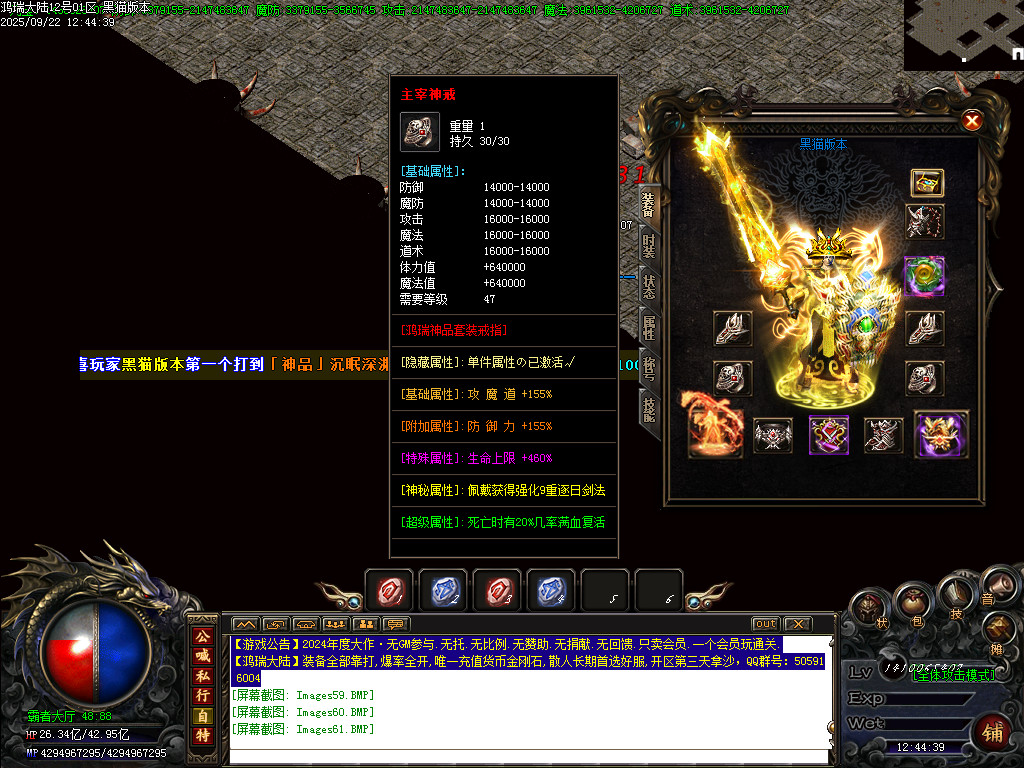
Task: Open the 装备 (equipment) tab
Action: click(648, 204)
